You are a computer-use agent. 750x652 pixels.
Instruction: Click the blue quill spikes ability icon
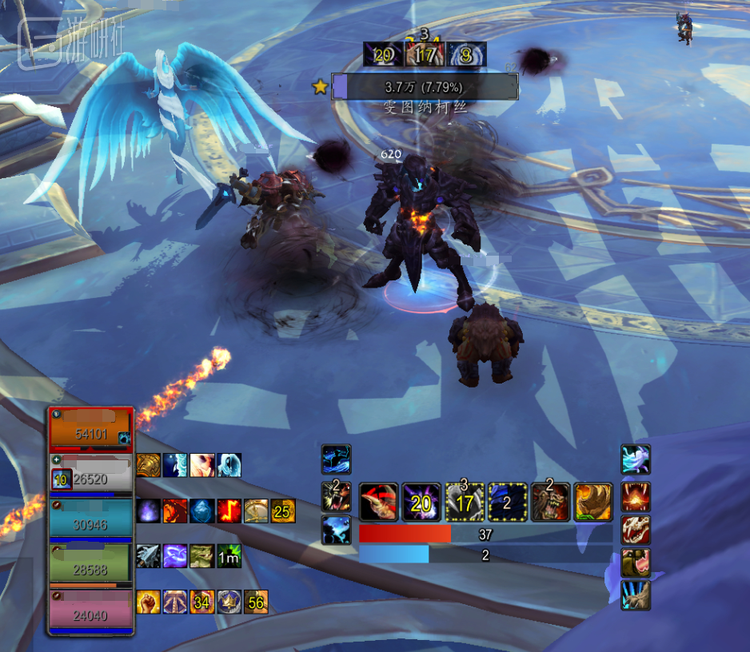tap(635, 596)
